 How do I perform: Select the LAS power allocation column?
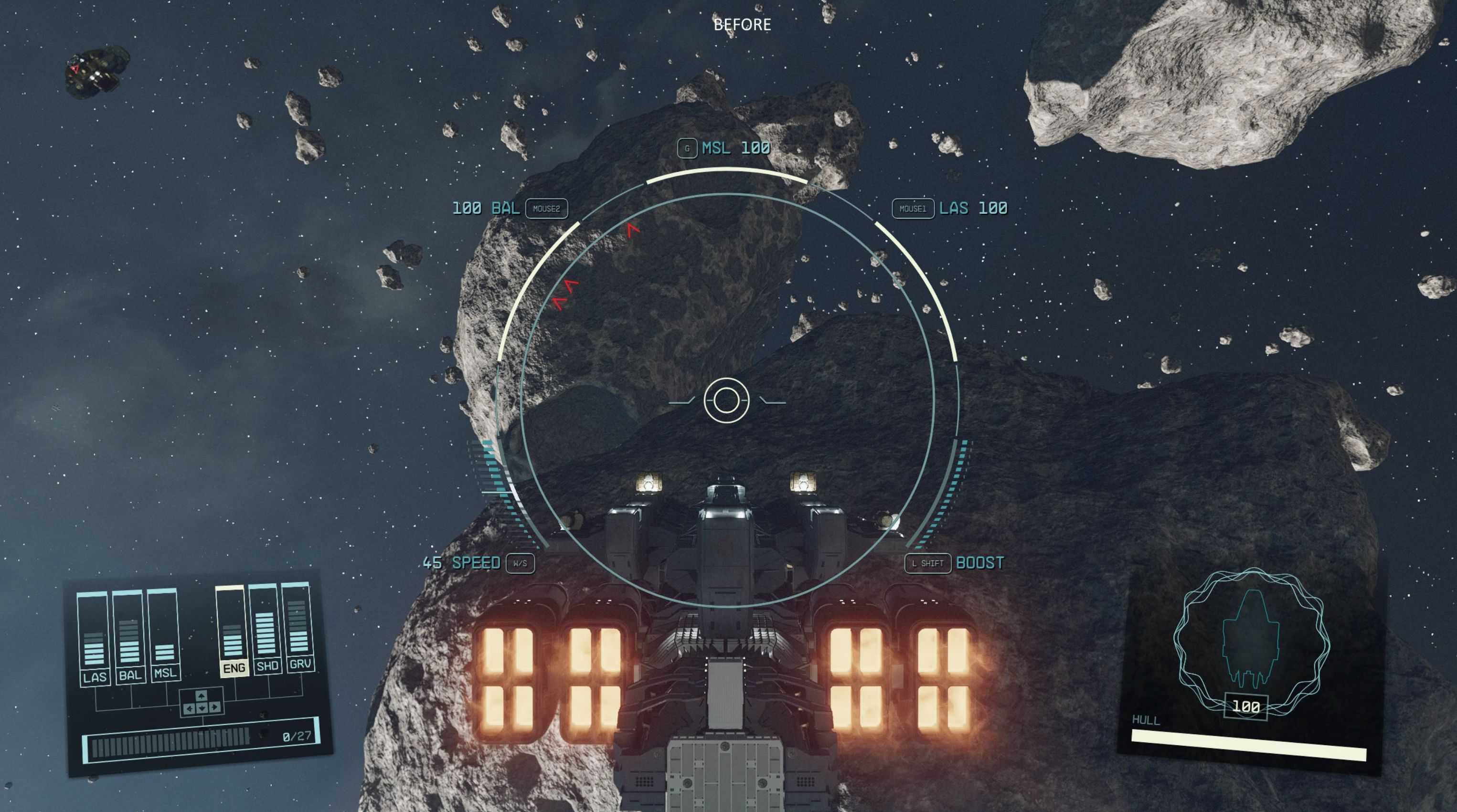[93, 639]
